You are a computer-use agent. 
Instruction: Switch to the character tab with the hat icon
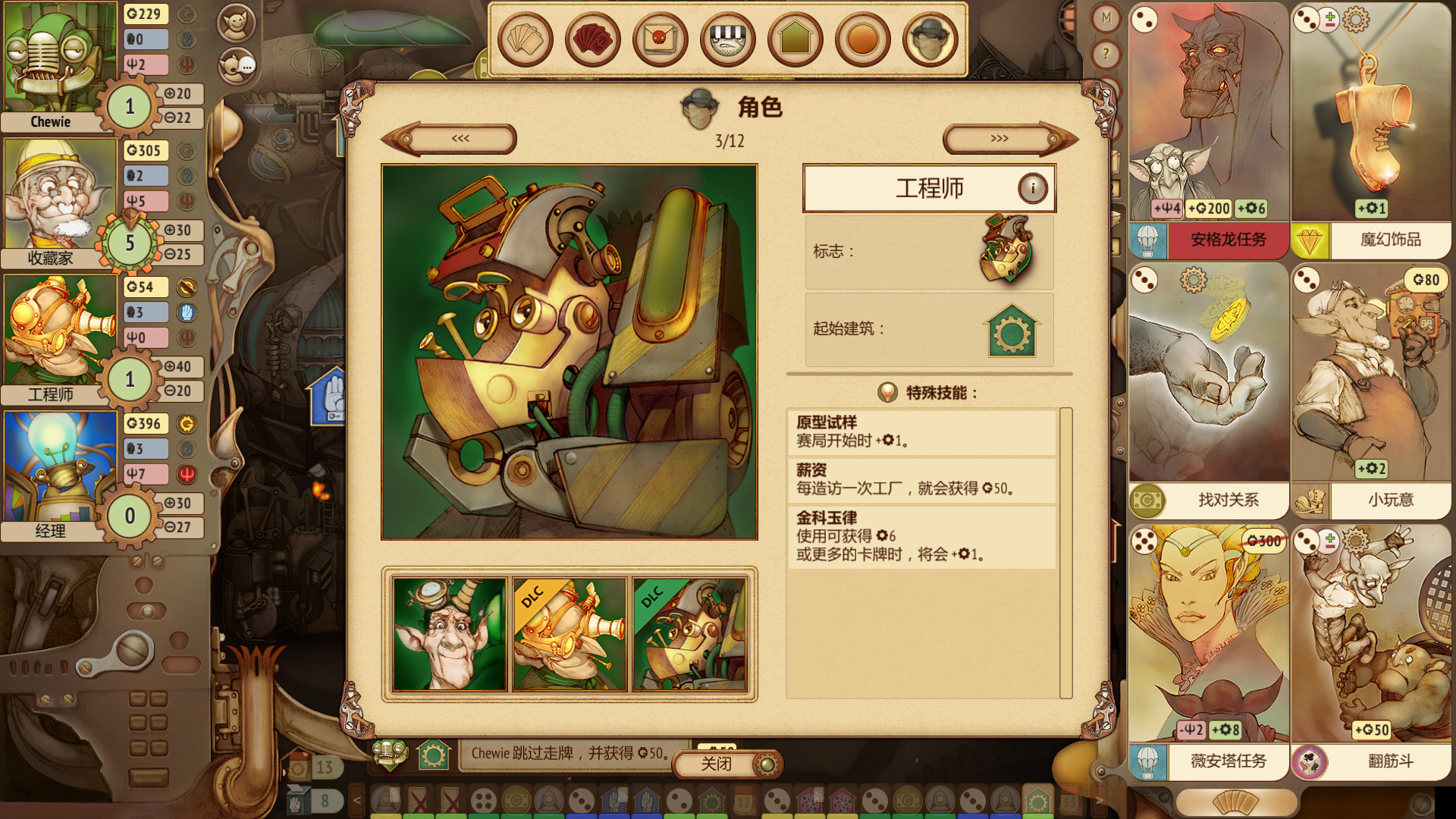(929, 39)
